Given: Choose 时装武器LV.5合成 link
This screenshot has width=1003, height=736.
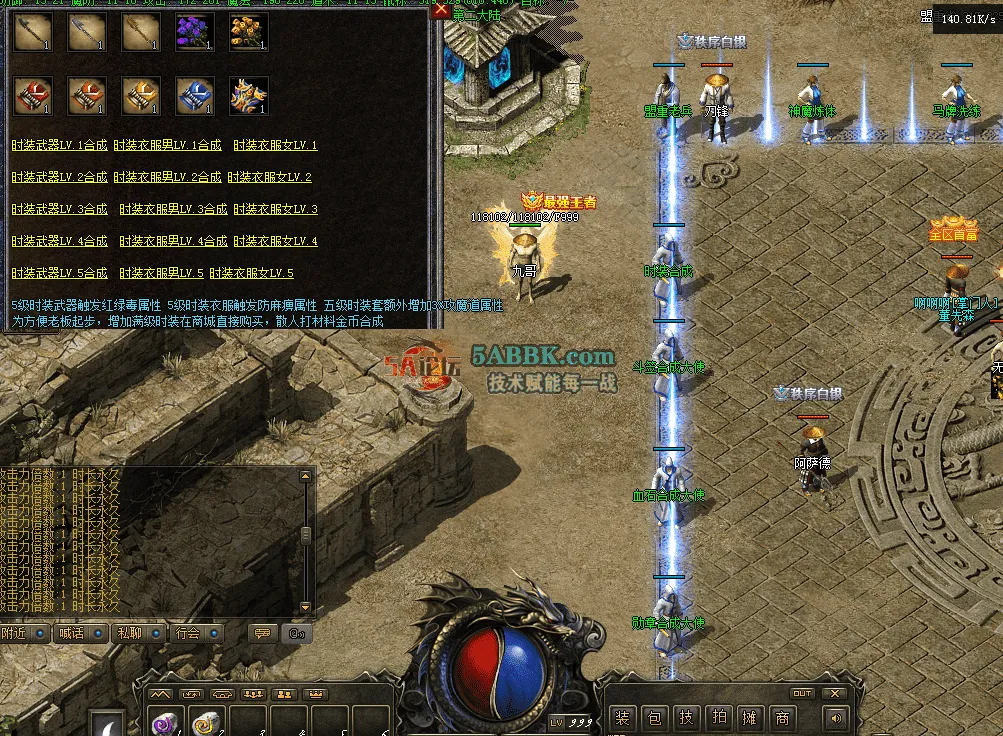Looking at the screenshot, I should (59, 273).
